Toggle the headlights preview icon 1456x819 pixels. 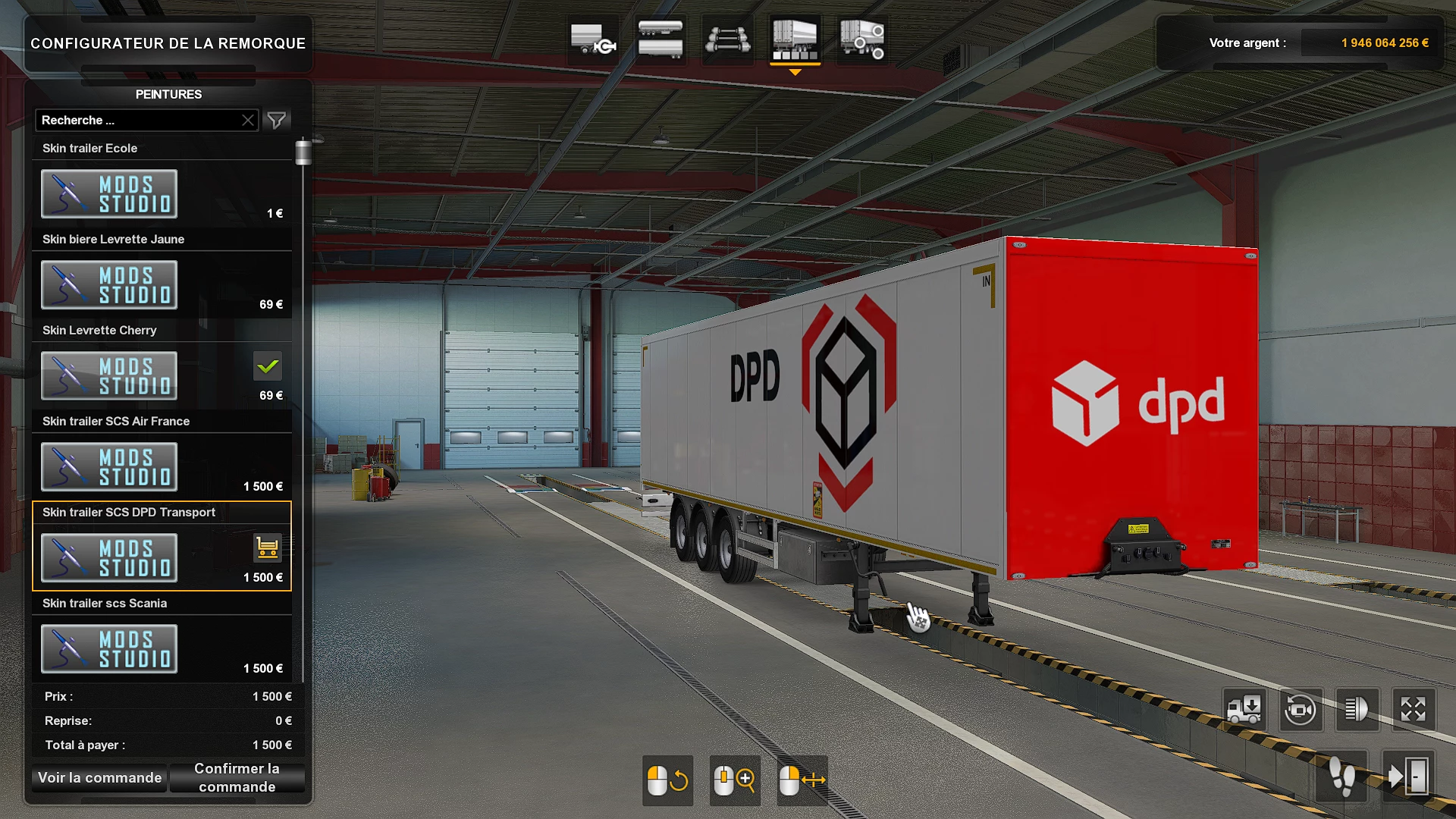pyautogui.click(x=1357, y=710)
